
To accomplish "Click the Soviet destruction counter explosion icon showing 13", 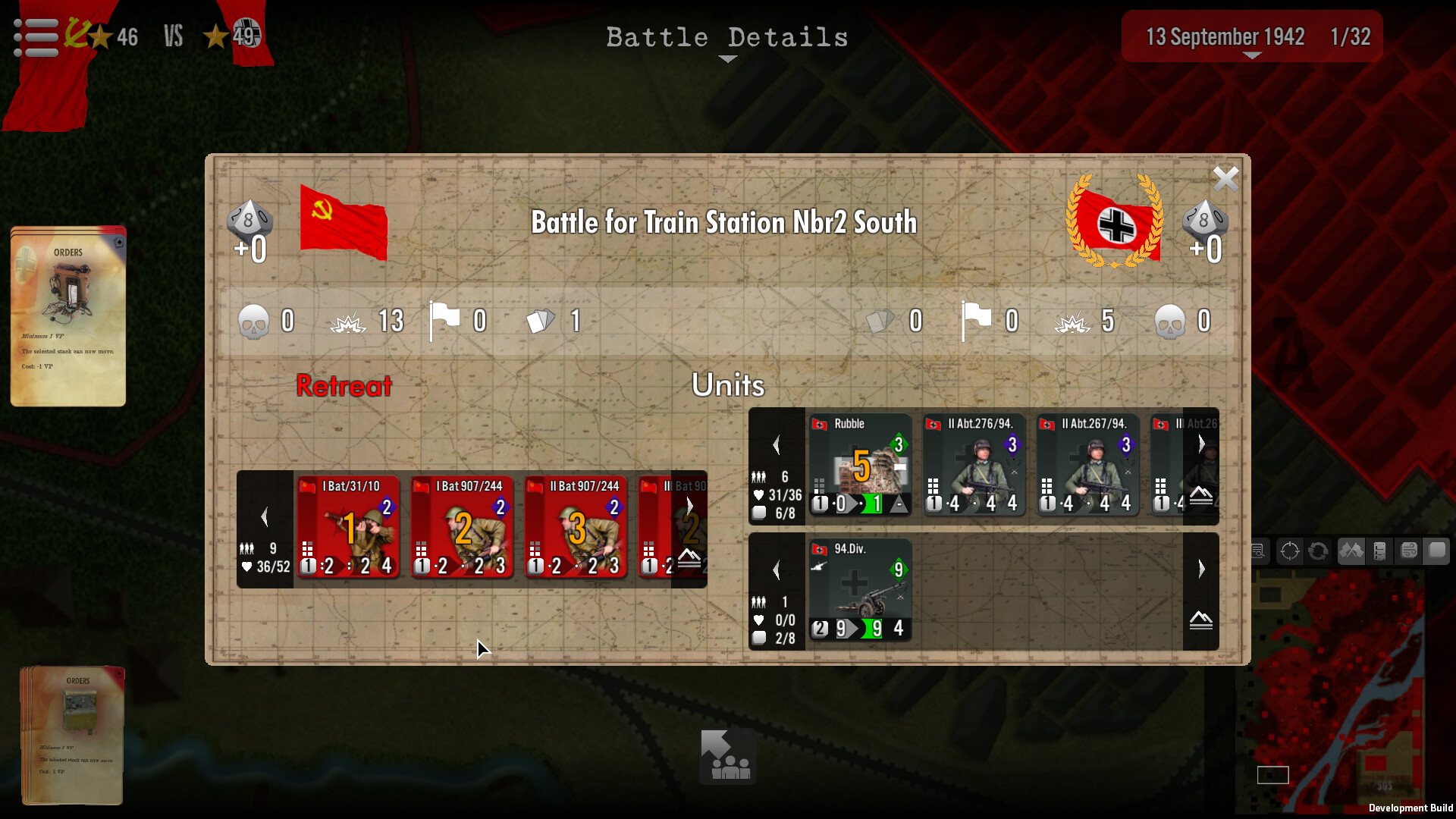I will tap(349, 321).
